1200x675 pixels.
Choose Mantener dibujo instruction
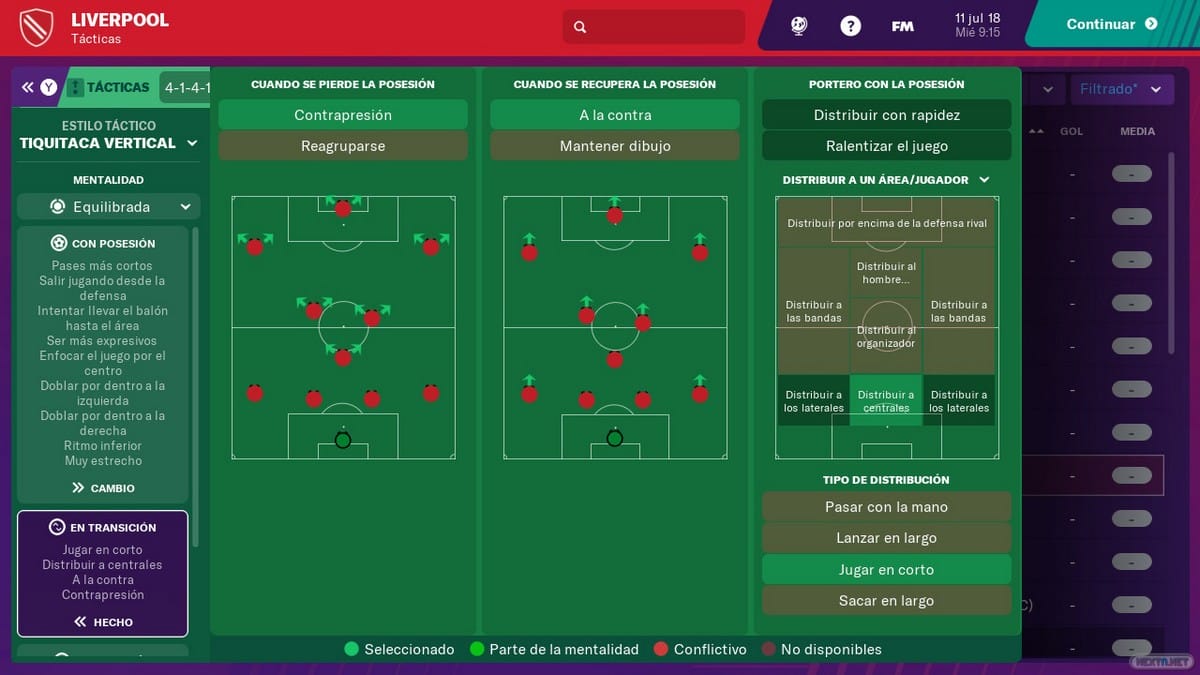(615, 146)
